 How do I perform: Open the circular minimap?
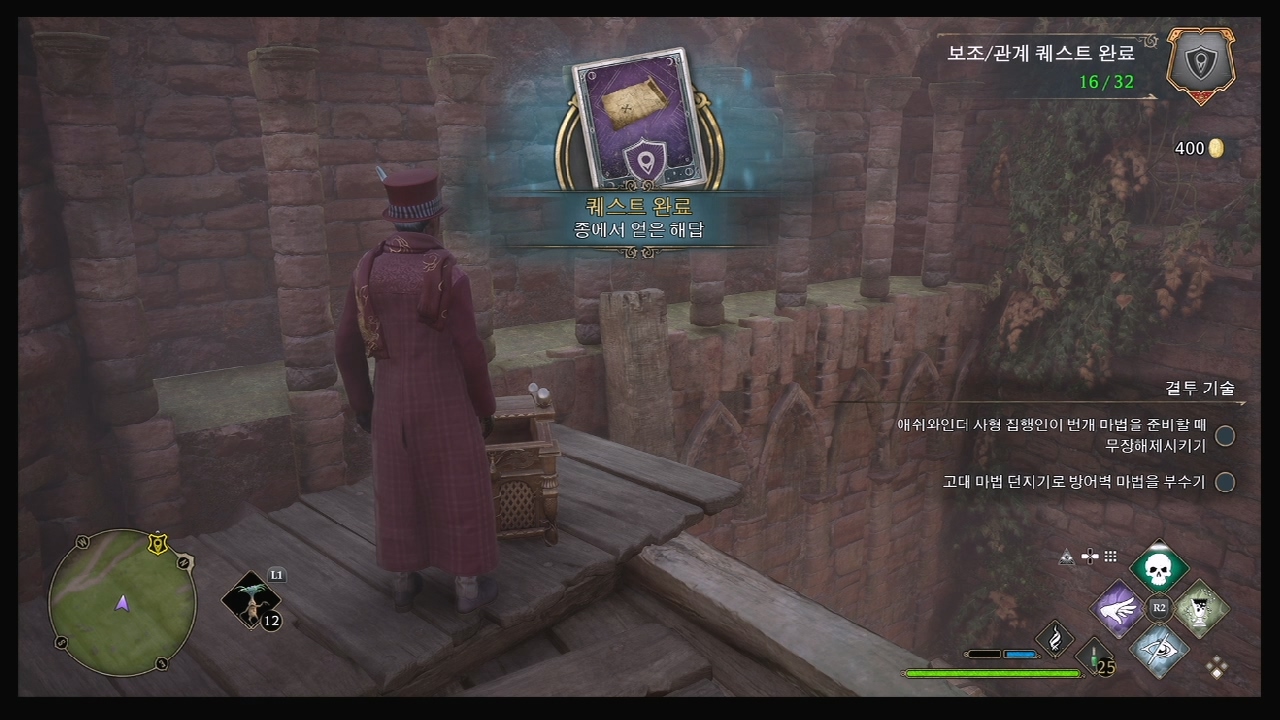pos(122,602)
